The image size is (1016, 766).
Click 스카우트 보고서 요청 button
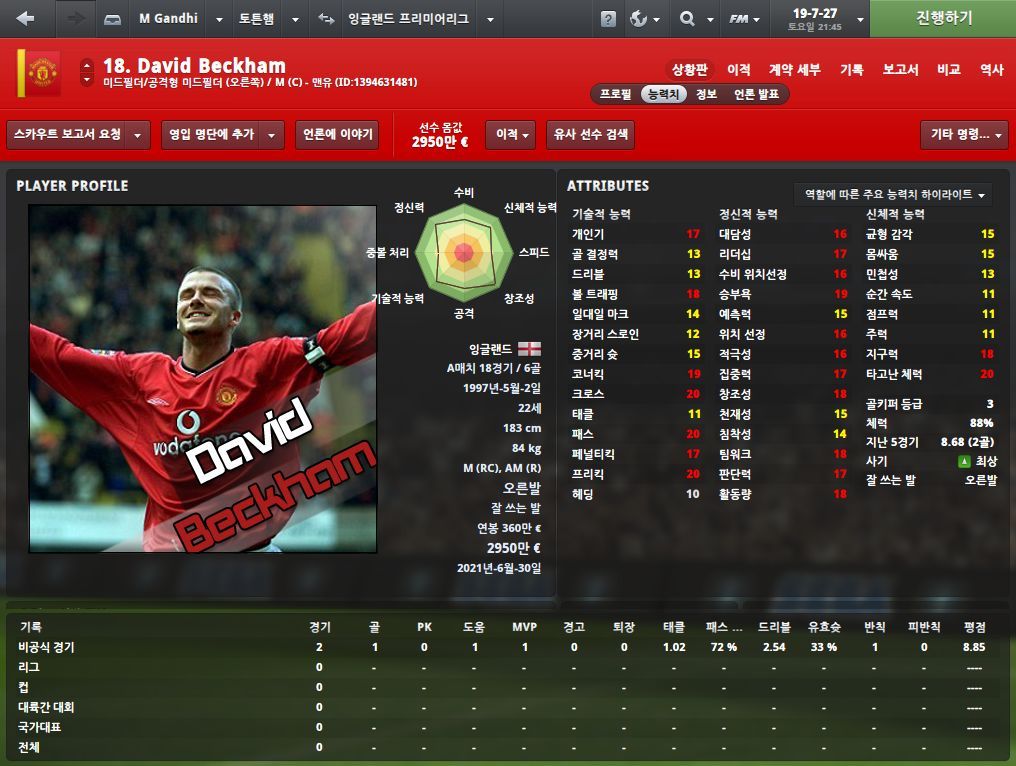pyautogui.click(x=68, y=134)
